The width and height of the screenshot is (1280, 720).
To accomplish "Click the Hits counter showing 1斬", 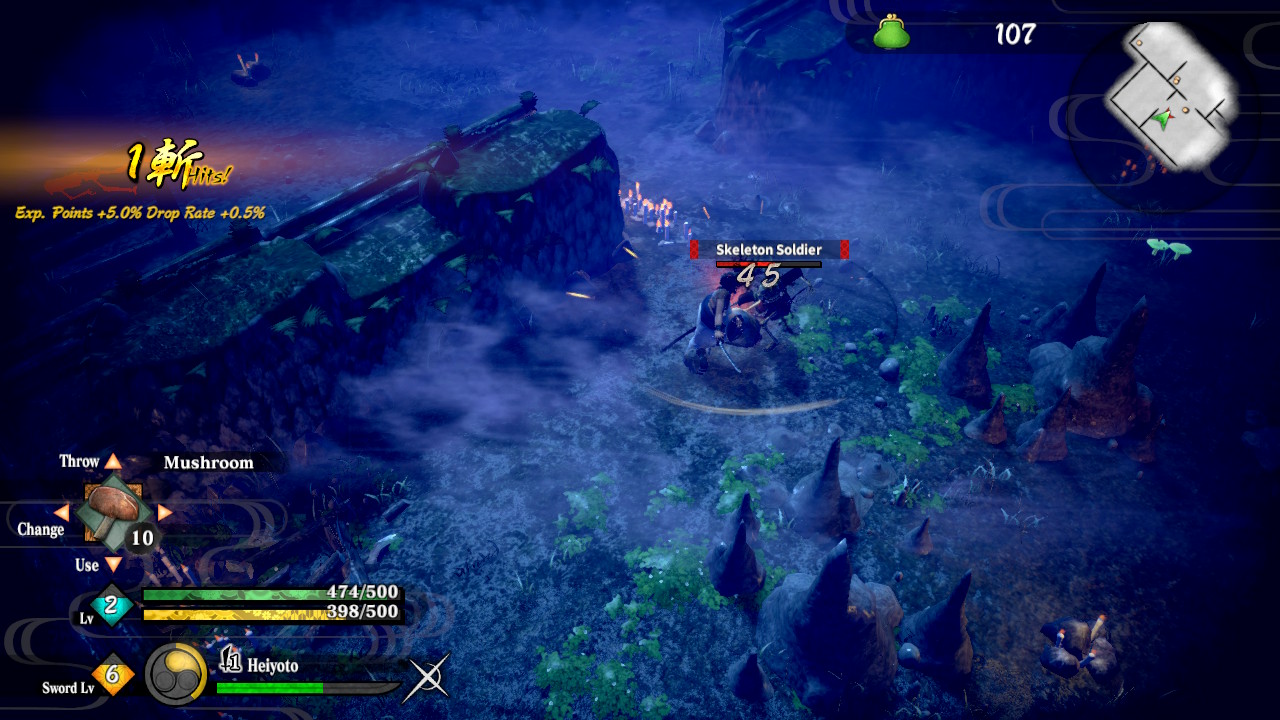I will pos(169,162).
